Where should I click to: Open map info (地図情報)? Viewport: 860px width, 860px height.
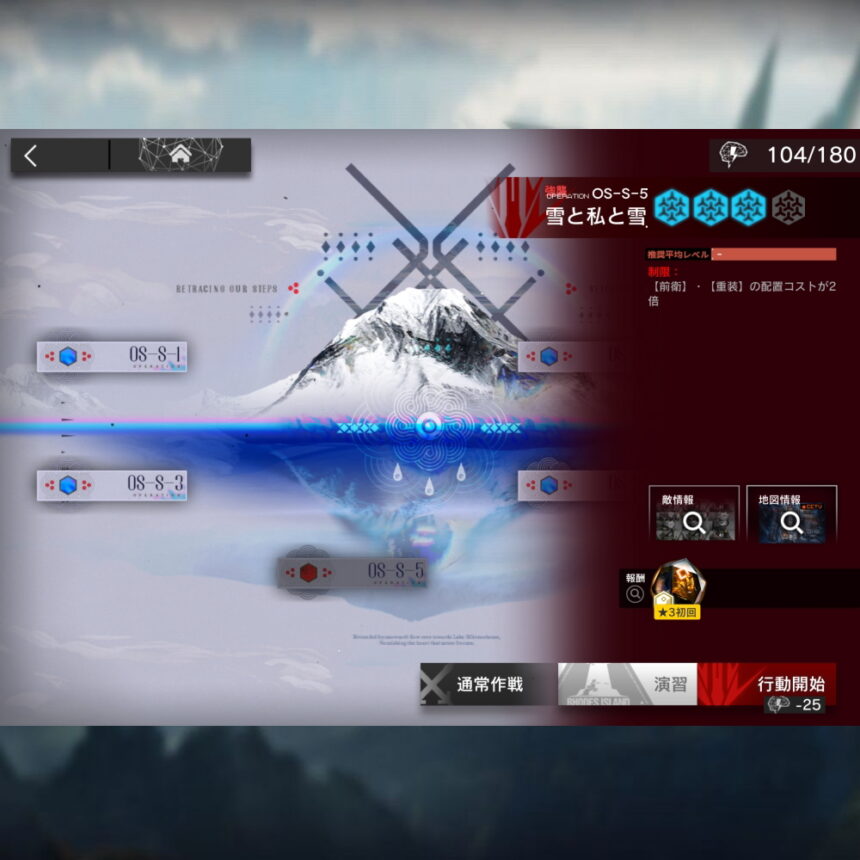tap(791, 514)
